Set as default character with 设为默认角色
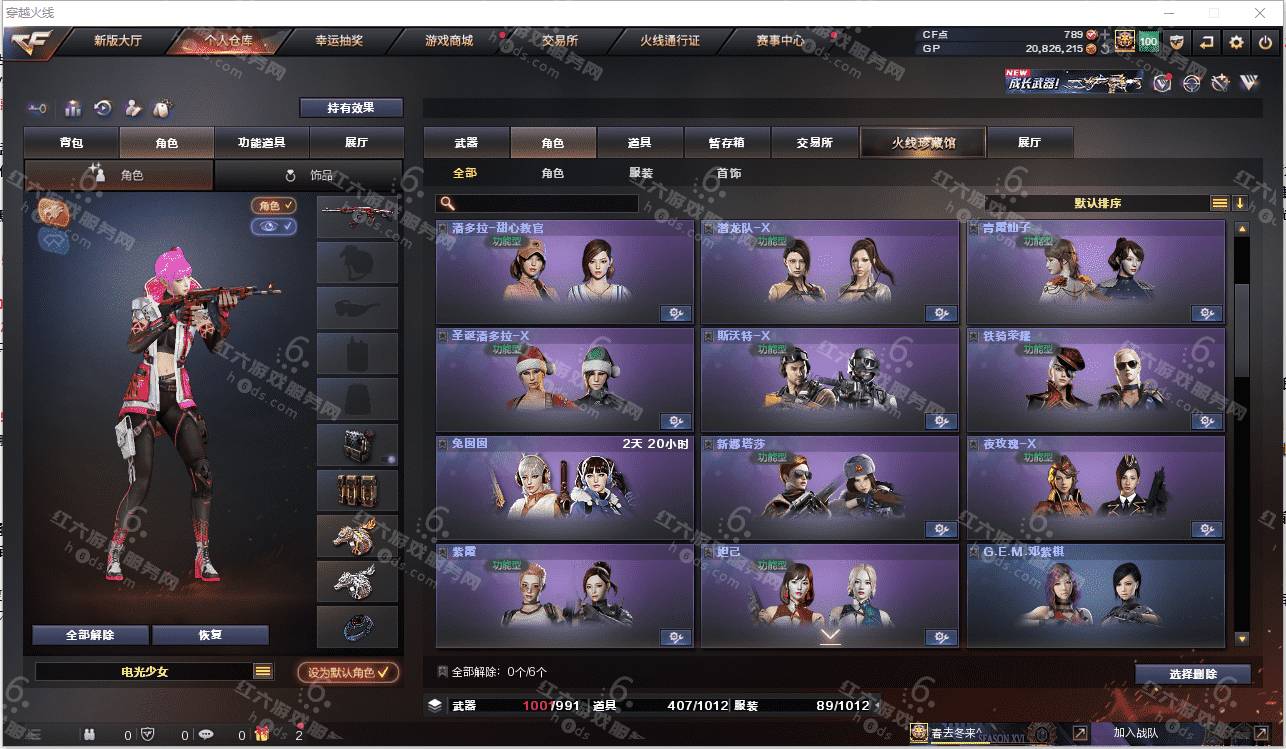This screenshot has width=1286, height=749. pos(348,673)
